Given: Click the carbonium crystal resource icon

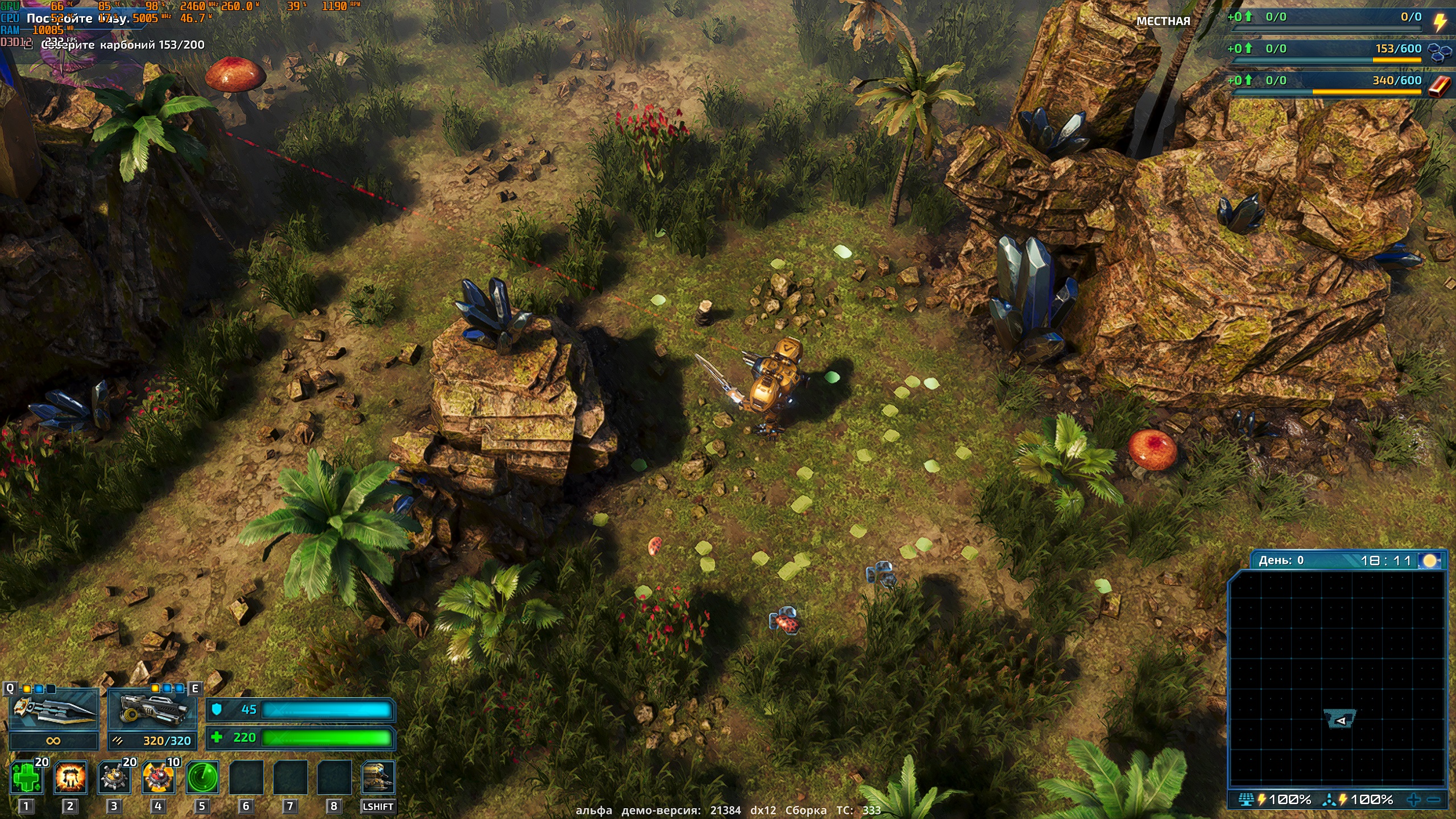Looking at the screenshot, I should point(1439,52).
